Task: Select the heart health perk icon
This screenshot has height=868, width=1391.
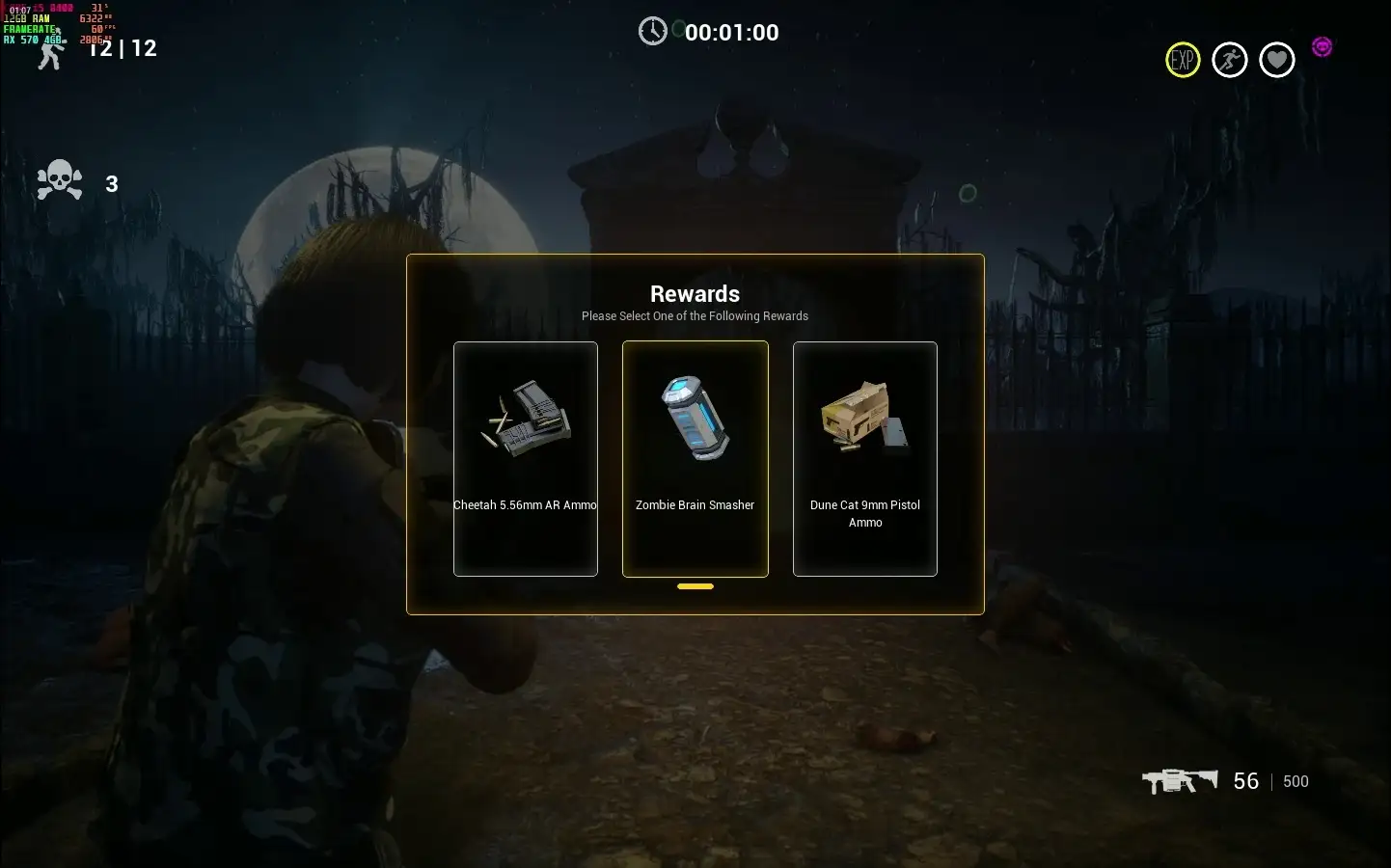Action: click(x=1277, y=61)
